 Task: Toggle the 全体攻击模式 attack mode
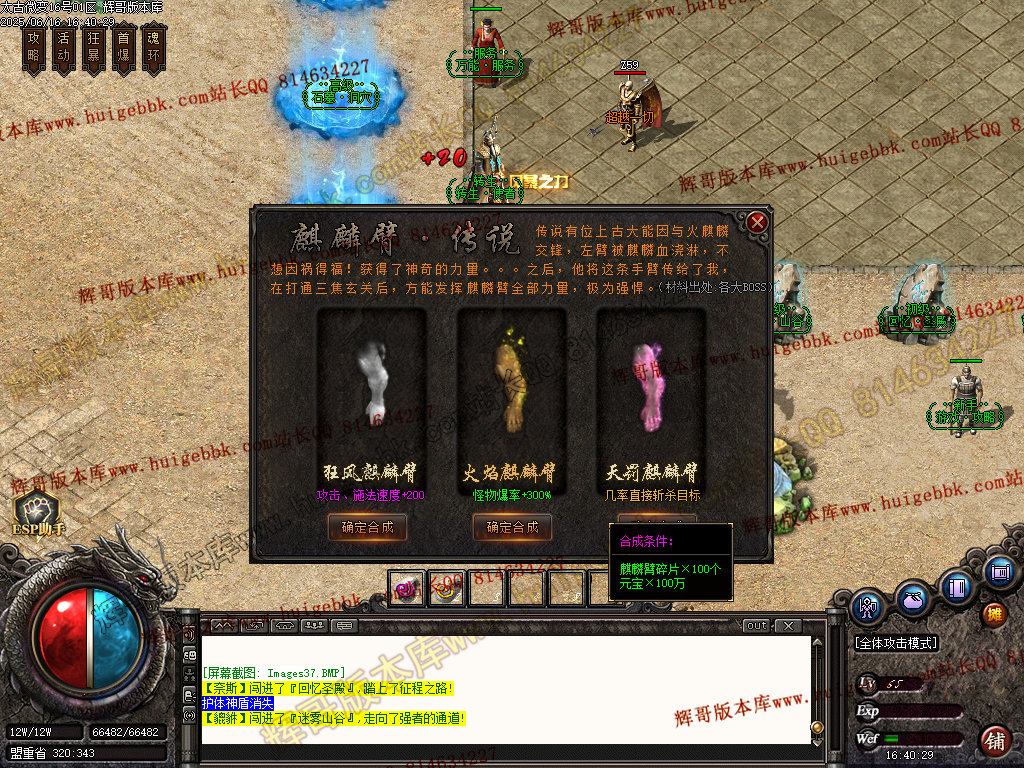coord(897,643)
